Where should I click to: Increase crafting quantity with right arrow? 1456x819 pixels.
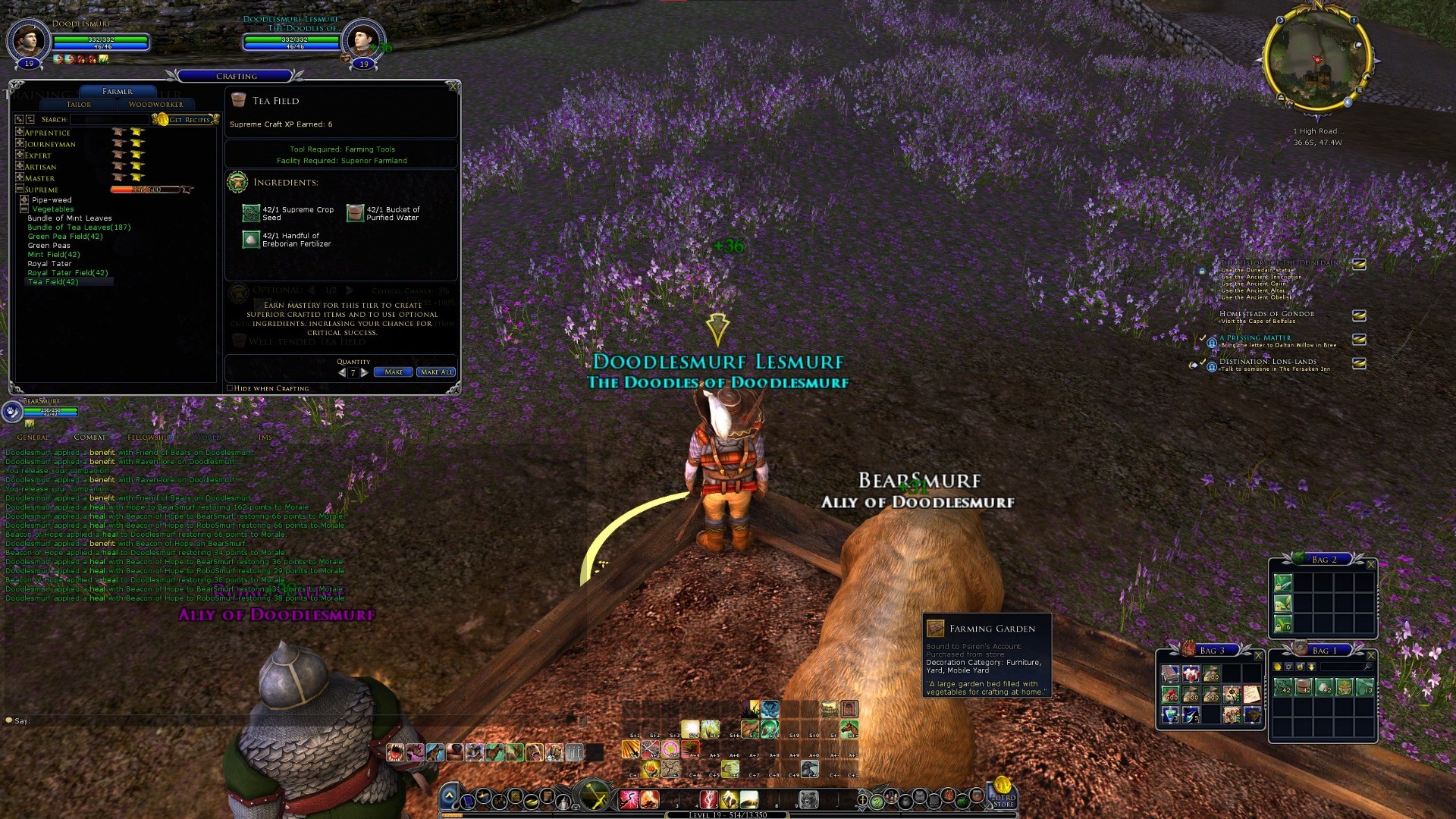point(365,372)
